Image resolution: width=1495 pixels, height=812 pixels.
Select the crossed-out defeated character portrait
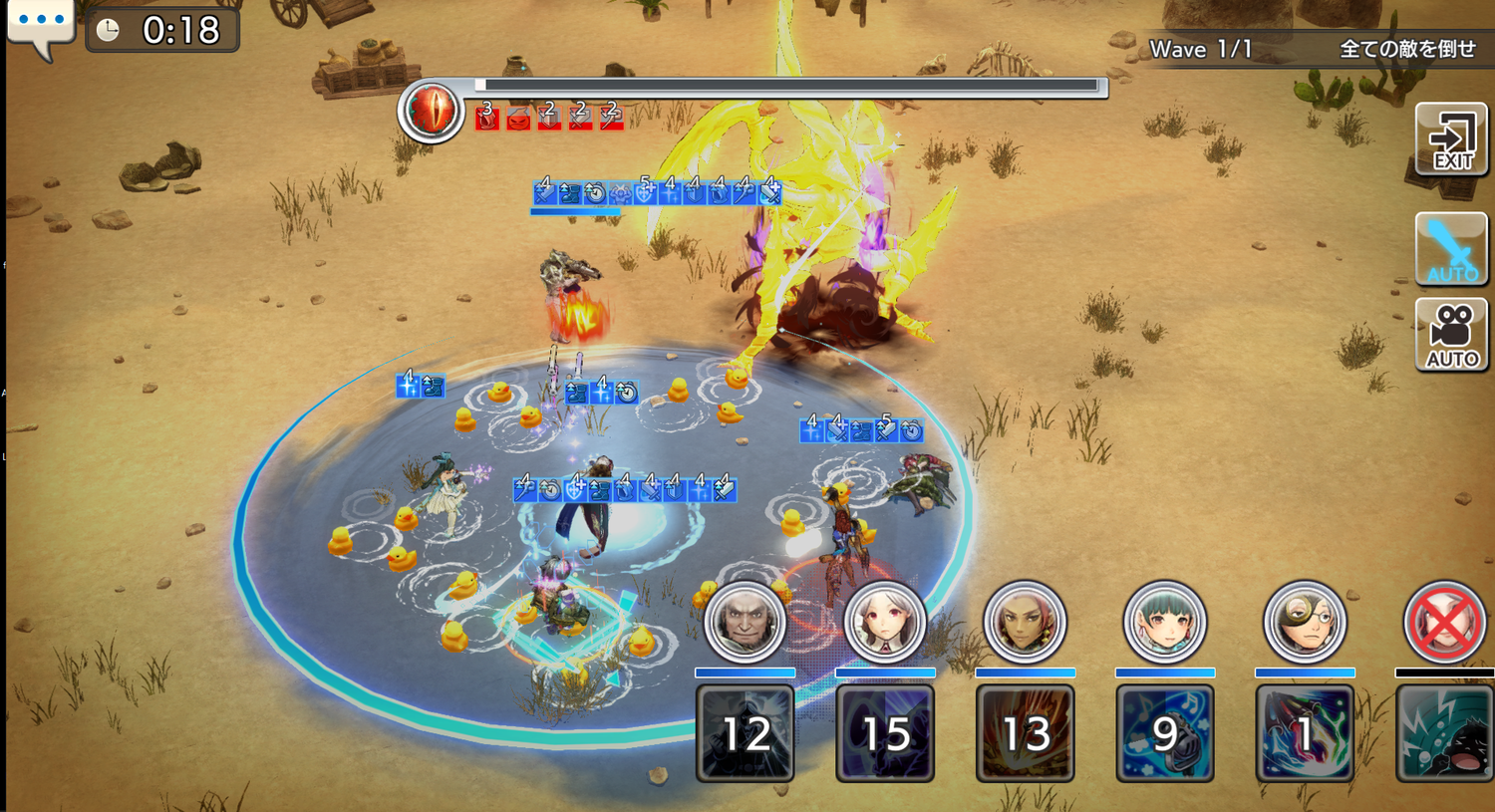pyautogui.click(x=1444, y=622)
